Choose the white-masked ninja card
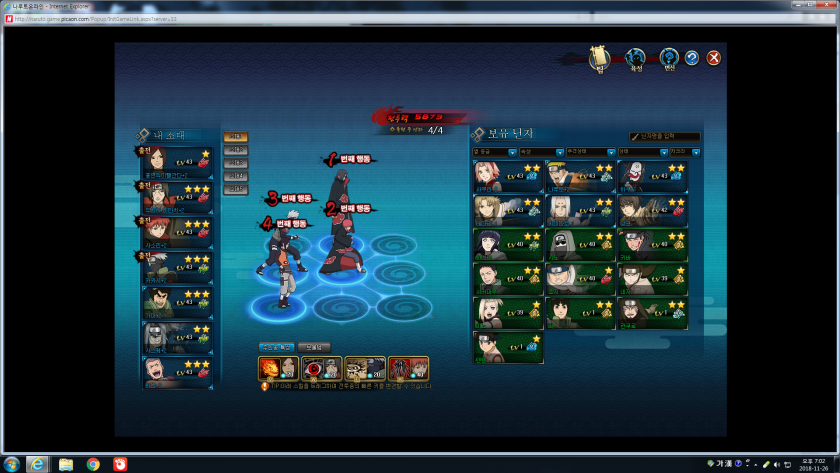The height and width of the screenshot is (473, 840). tap(652, 175)
